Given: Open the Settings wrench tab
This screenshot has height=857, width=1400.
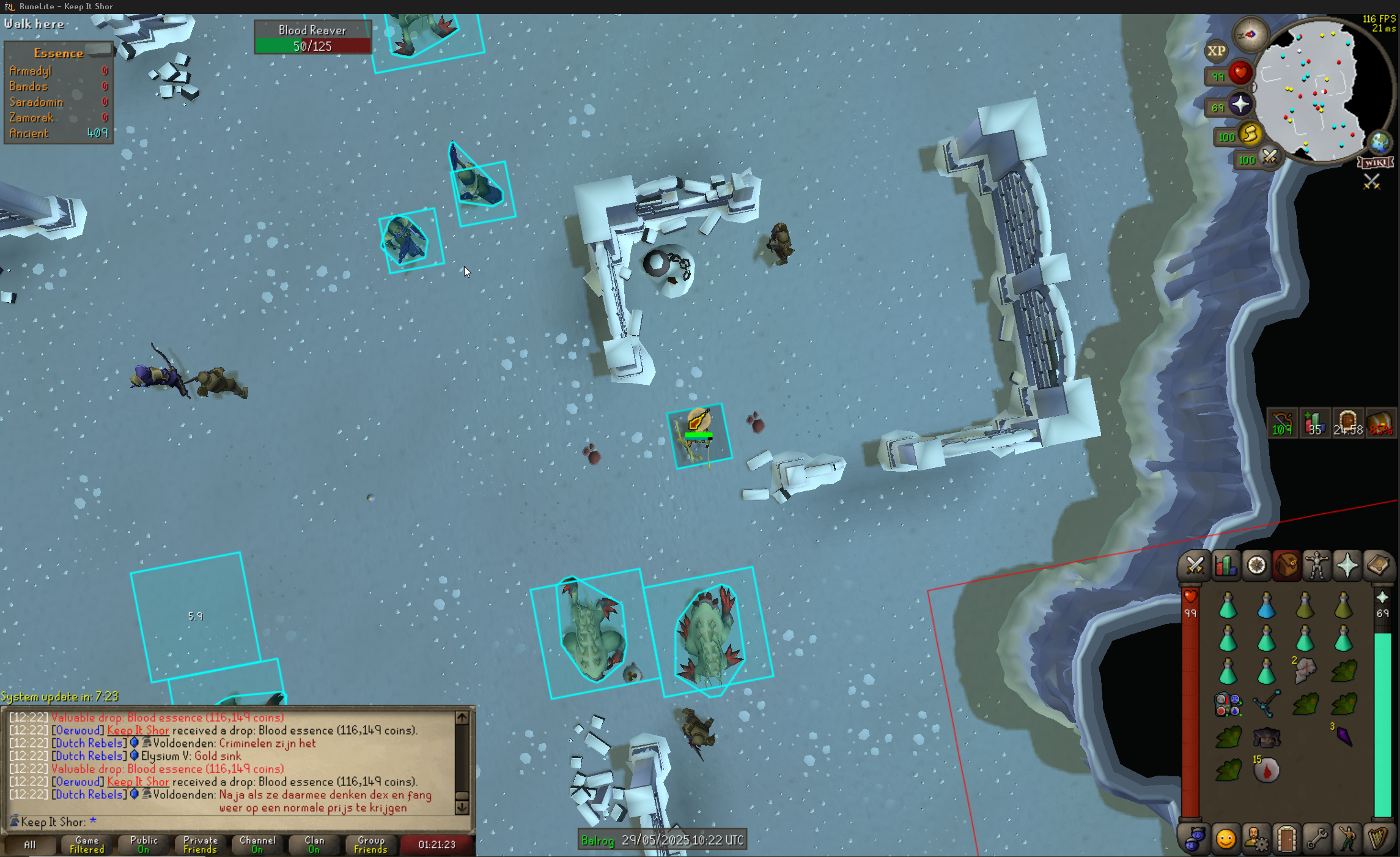Looking at the screenshot, I should pyautogui.click(x=1317, y=839).
